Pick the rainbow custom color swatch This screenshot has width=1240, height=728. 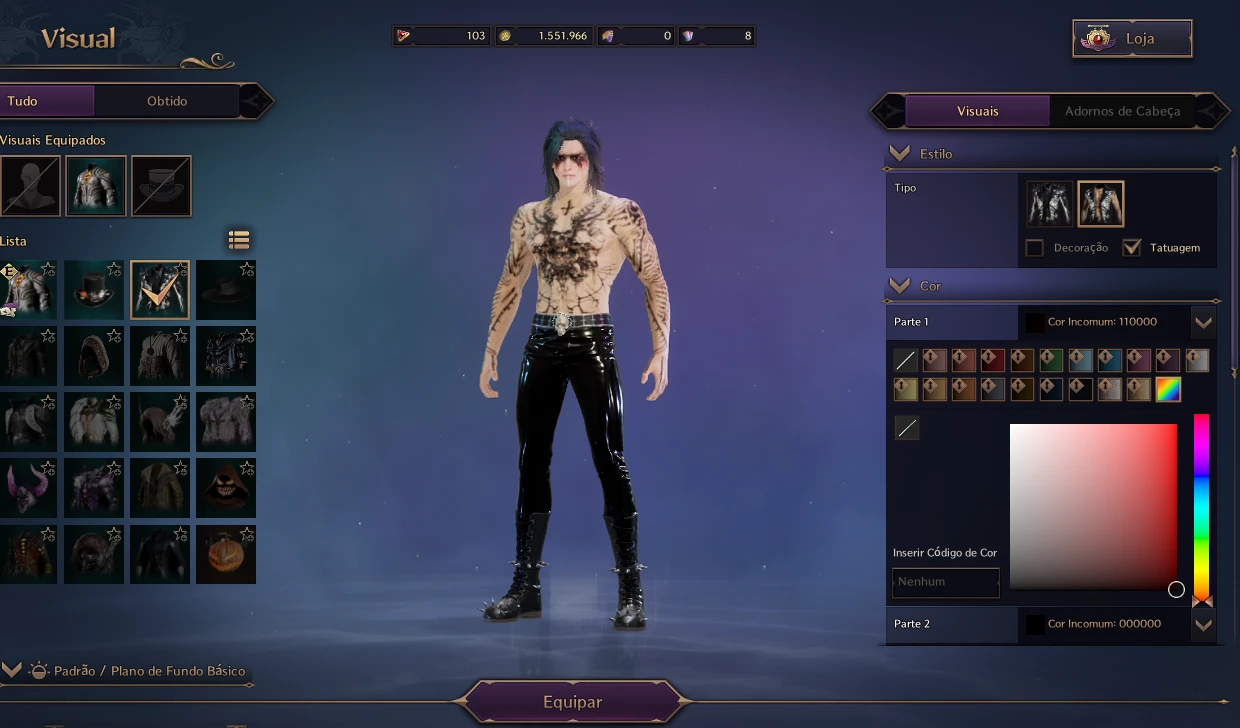click(x=1168, y=390)
